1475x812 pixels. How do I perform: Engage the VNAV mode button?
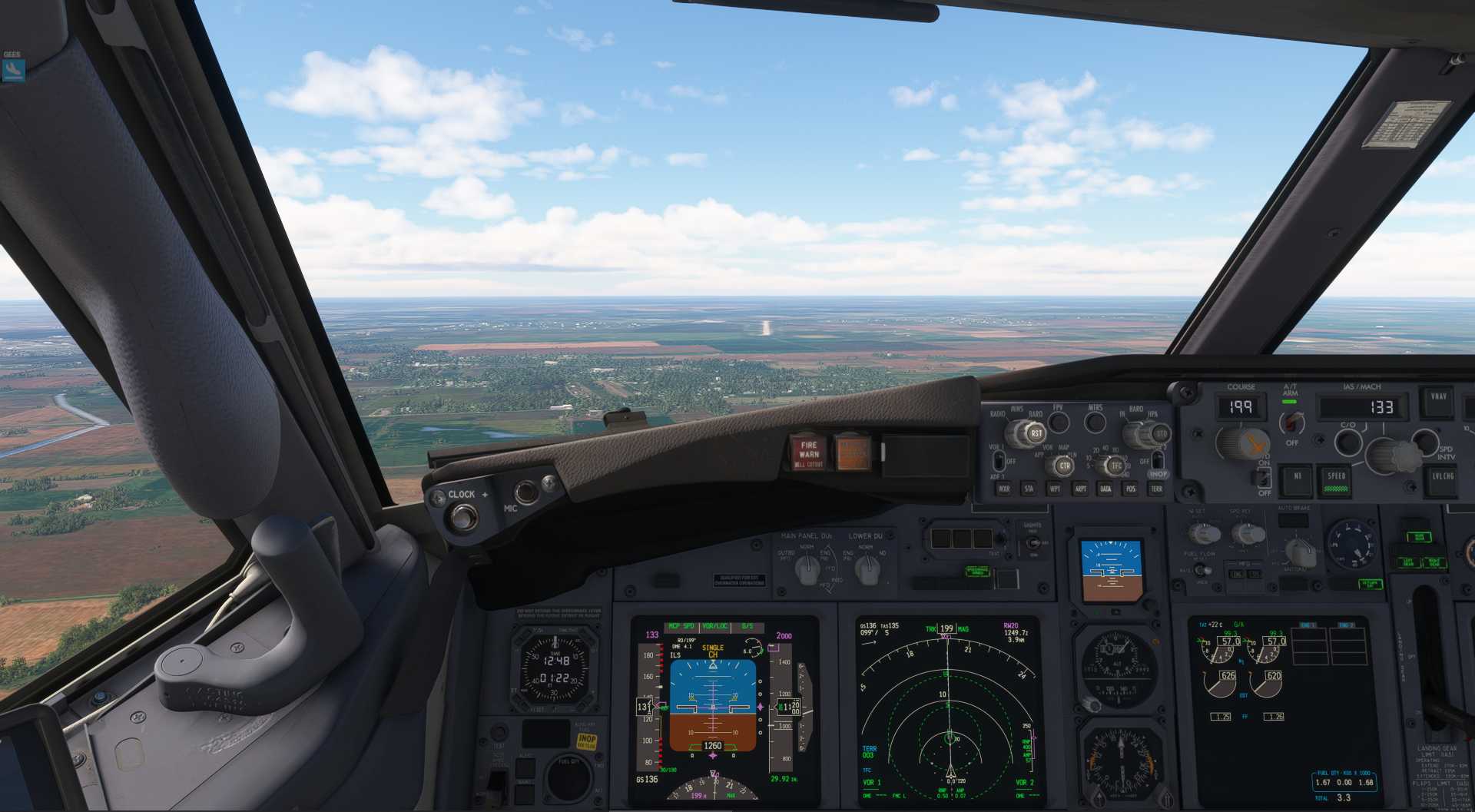coord(1438,401)
